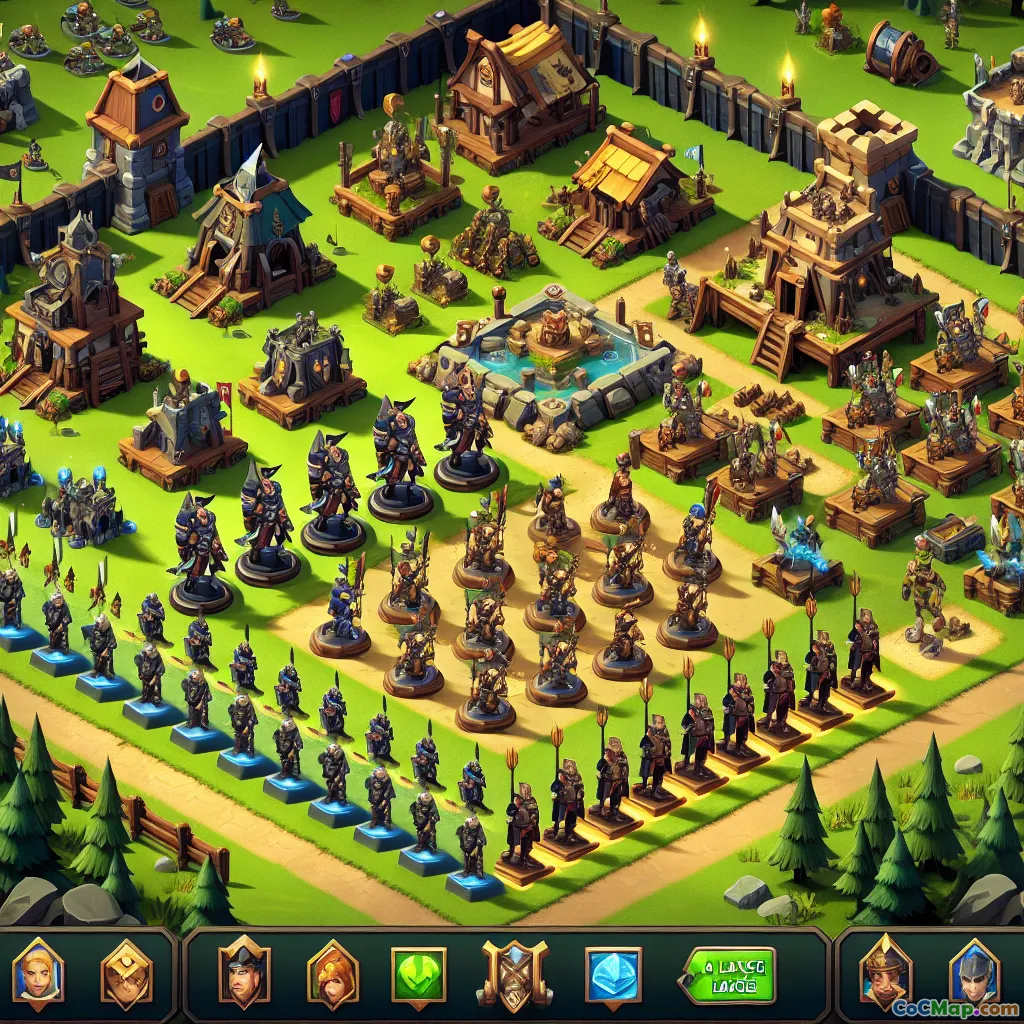Select the bearded warrior with gold helmet
The image size is (1024, 1024).
tap(886, 970)
